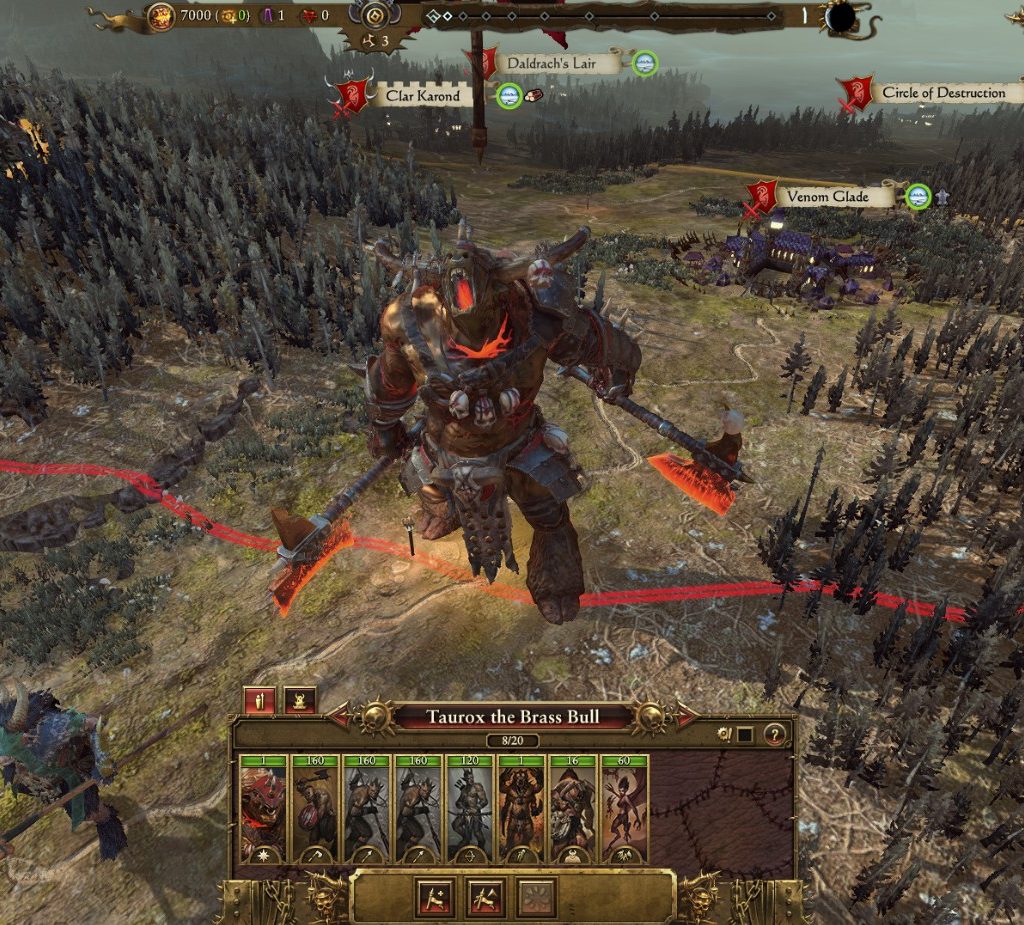Image resolution: width=1024 pixels, height=925 pixels.
Task: Select the Taurox lord unit card
Action: pyautogui.click(x=263, y=810)
